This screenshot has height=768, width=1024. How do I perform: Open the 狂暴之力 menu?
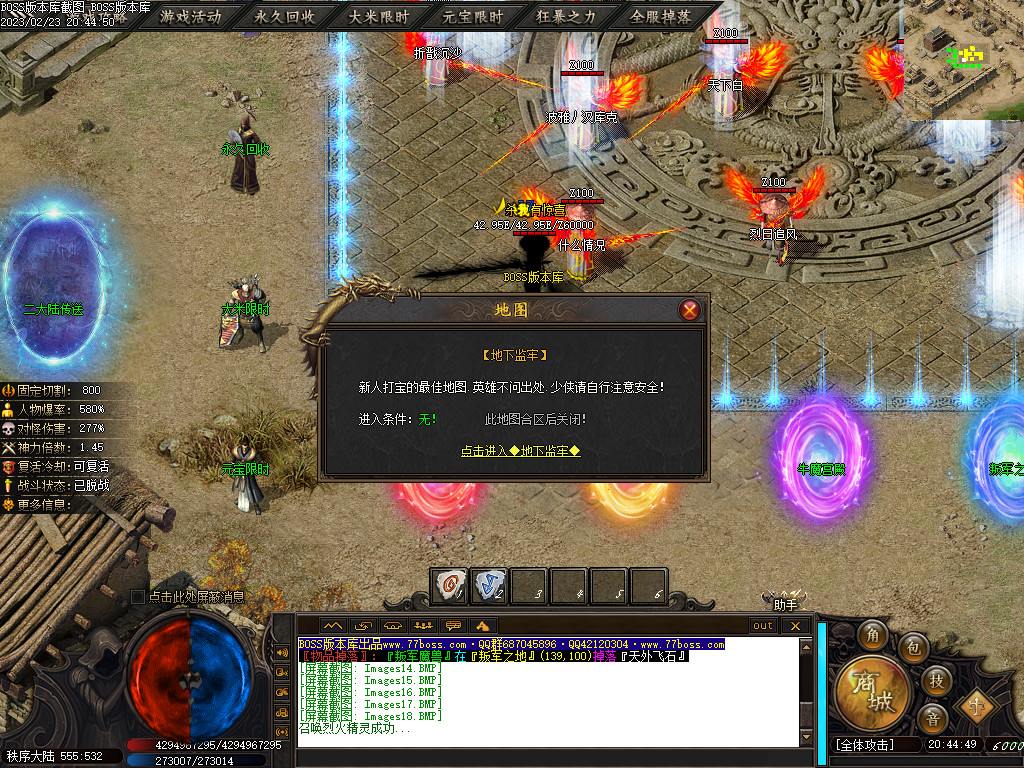tap(567, 17)
